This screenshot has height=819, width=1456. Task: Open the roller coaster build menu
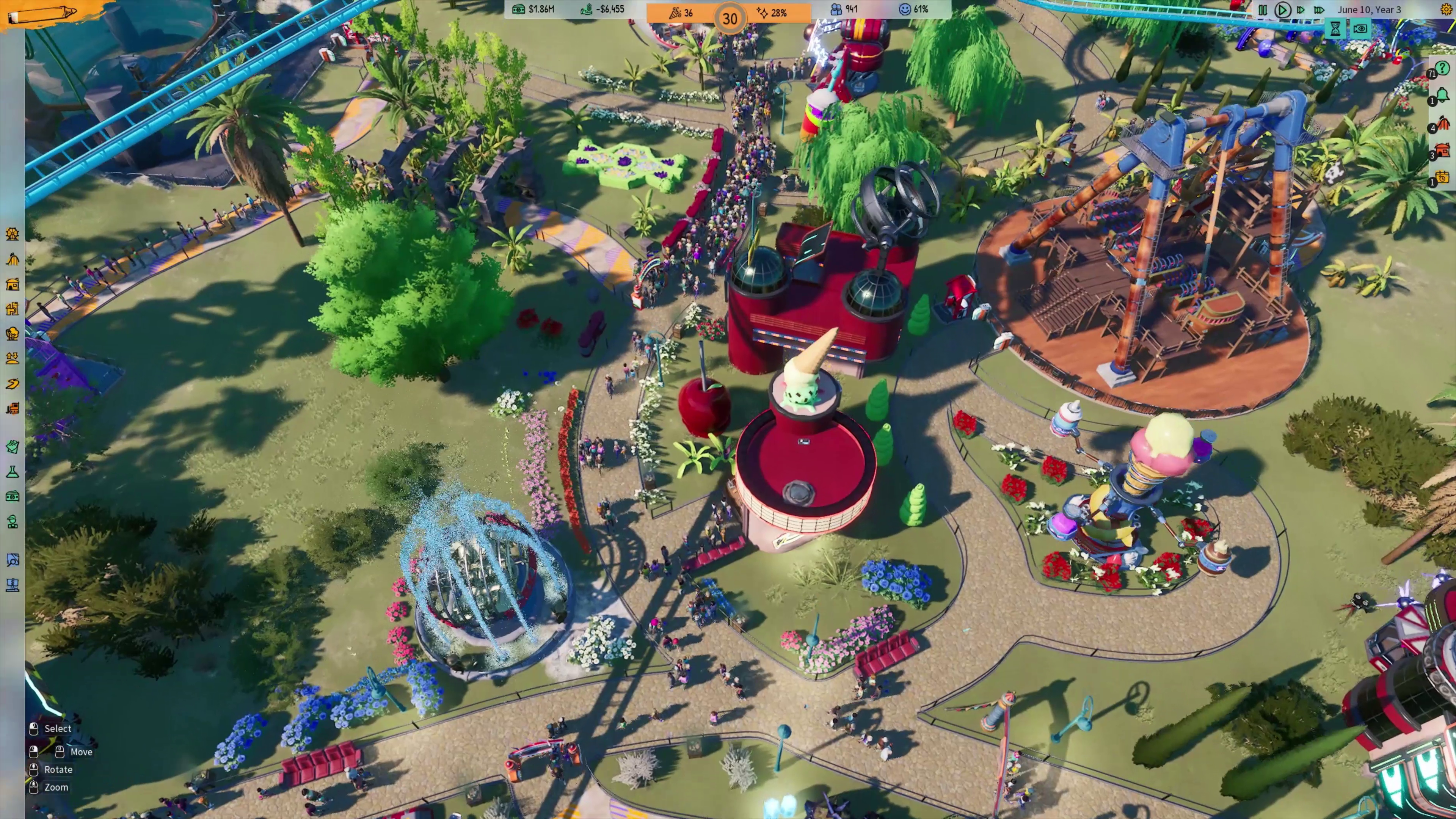click(13, 259)
